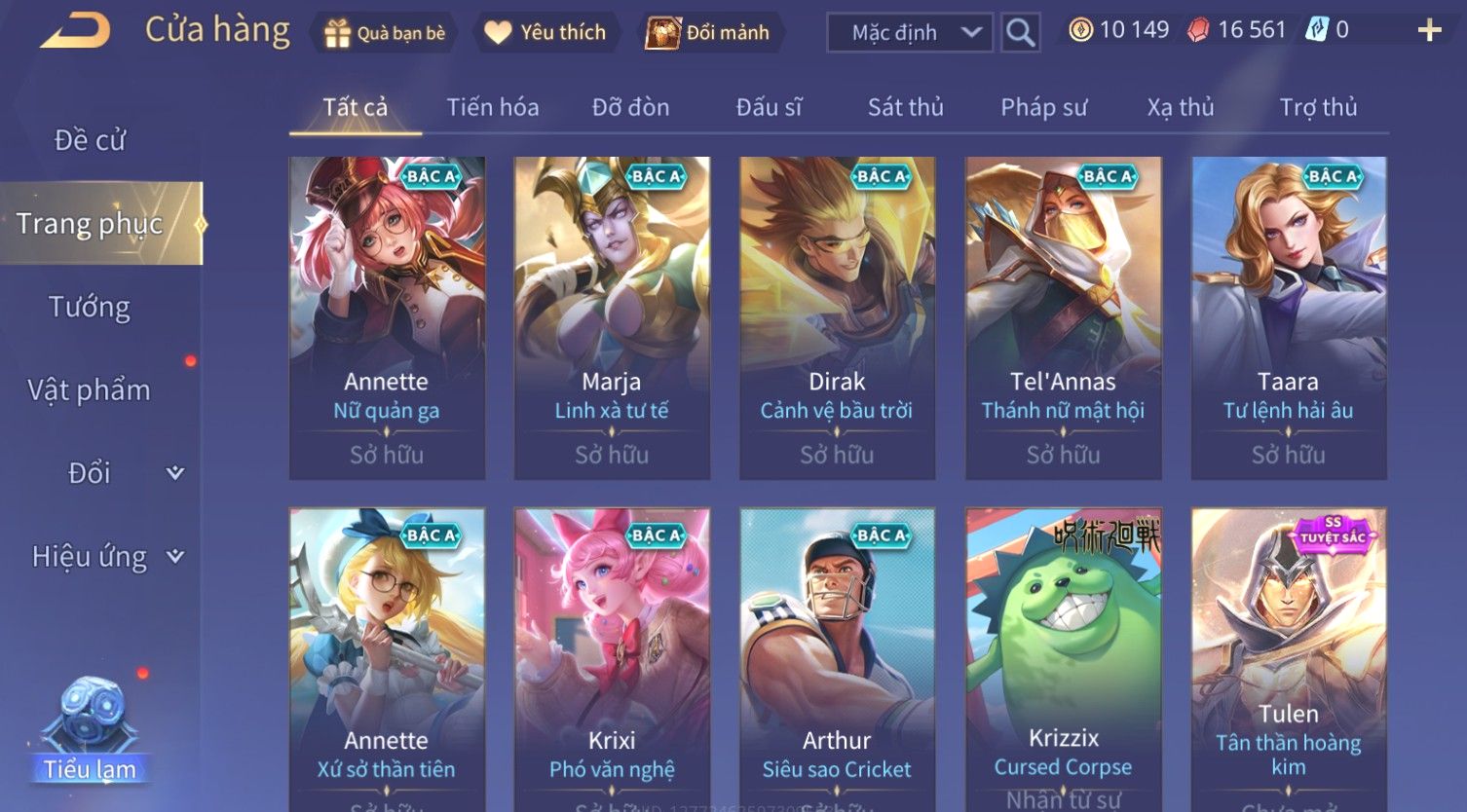Switch to the Tiến hóa tab
Viewport: 1467px width, 812px height.
click(492, 107)
